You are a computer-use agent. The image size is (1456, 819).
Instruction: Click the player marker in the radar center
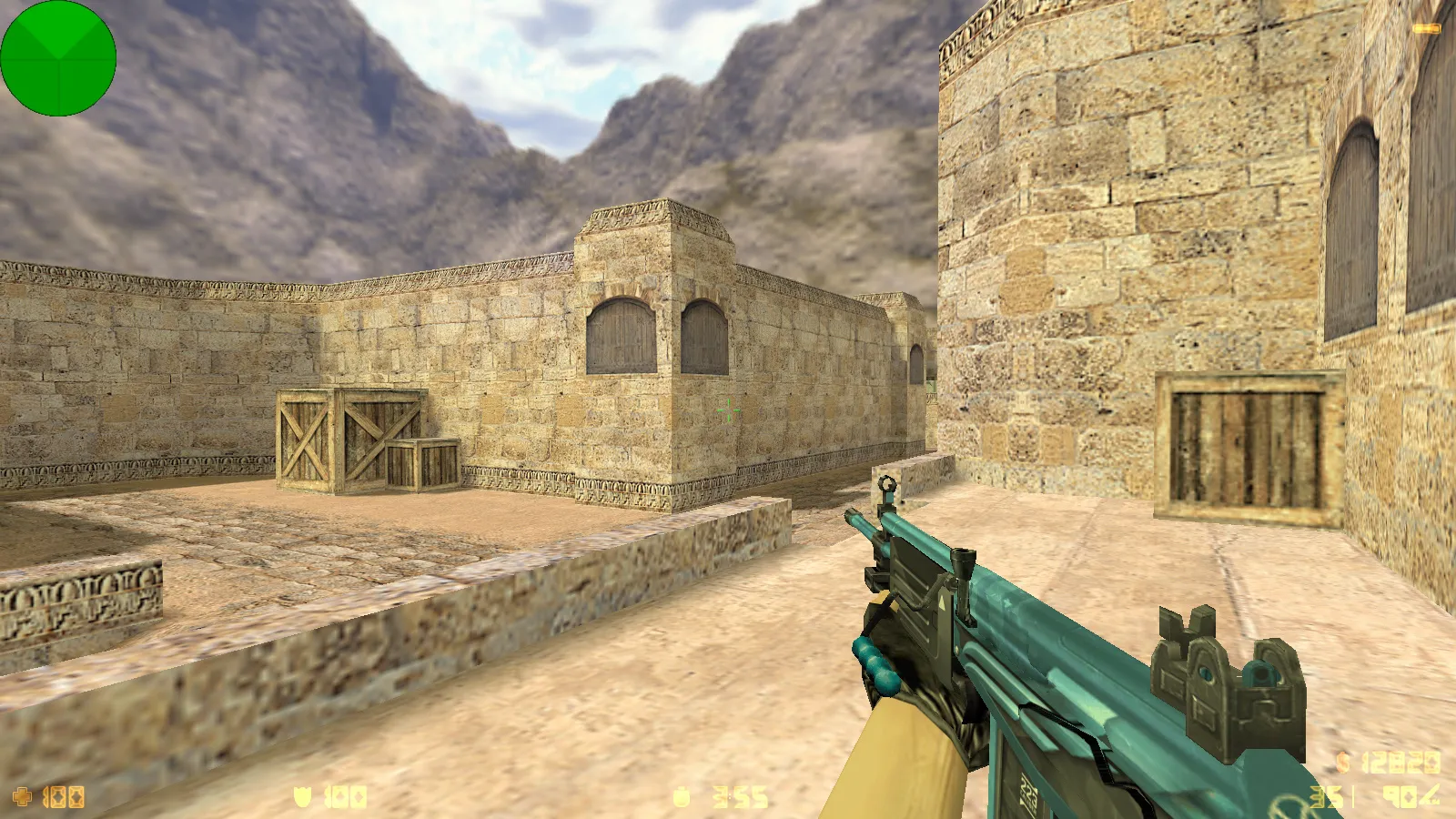(58, 59)
